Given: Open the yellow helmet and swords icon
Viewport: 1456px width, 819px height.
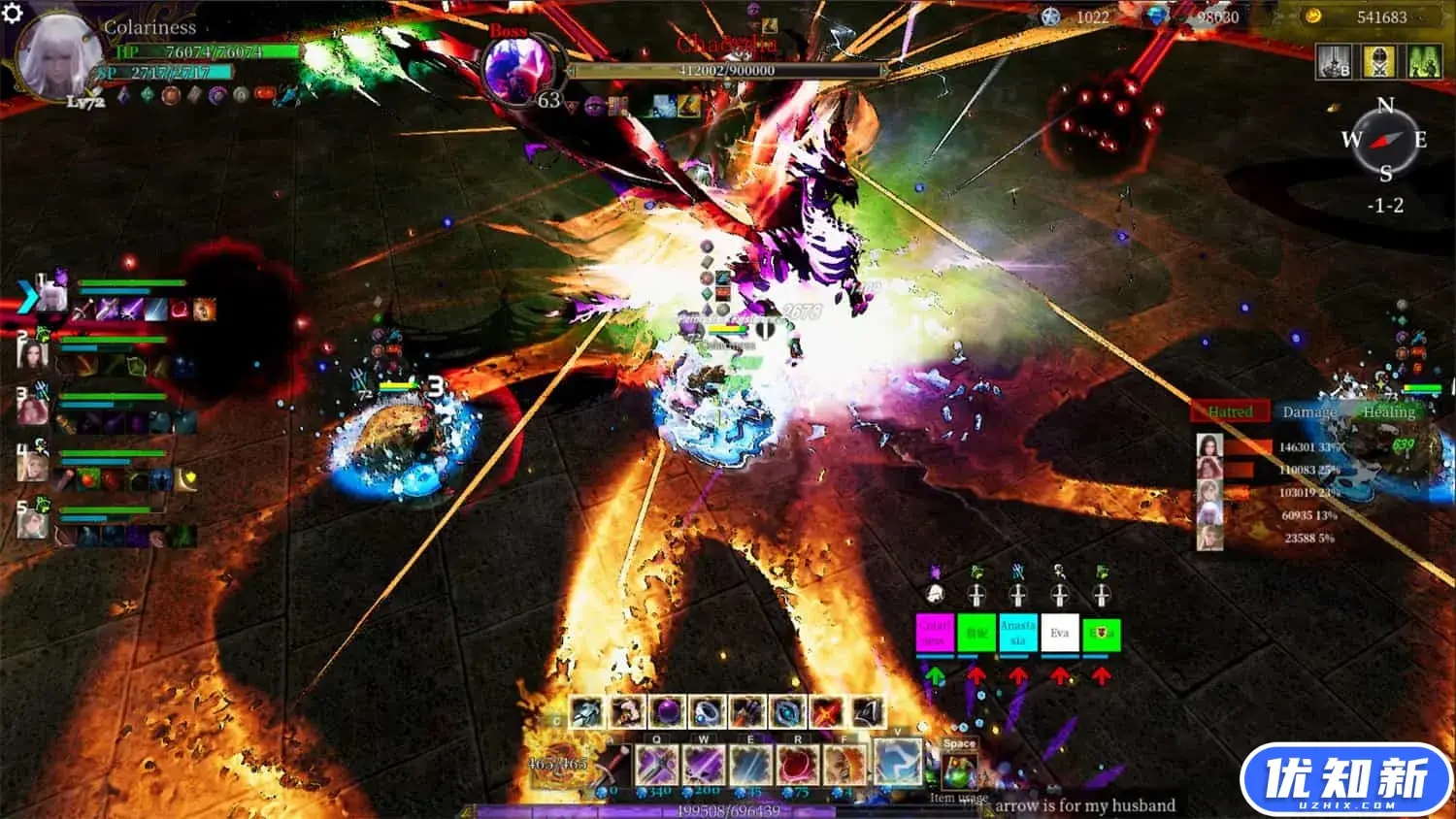Looking at the screenshot, I should click(1378, 61).
